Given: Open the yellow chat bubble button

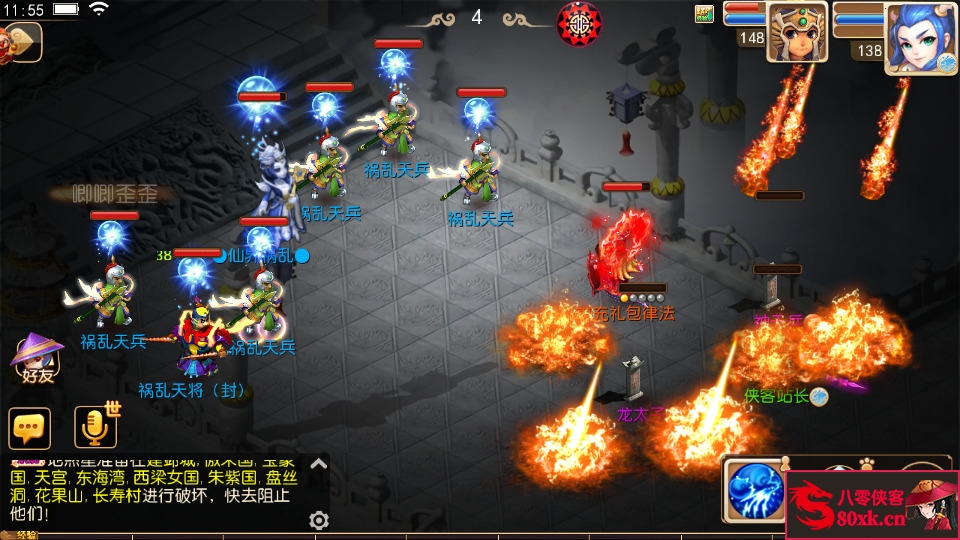Looking at the screenshot, I should 30,428.
